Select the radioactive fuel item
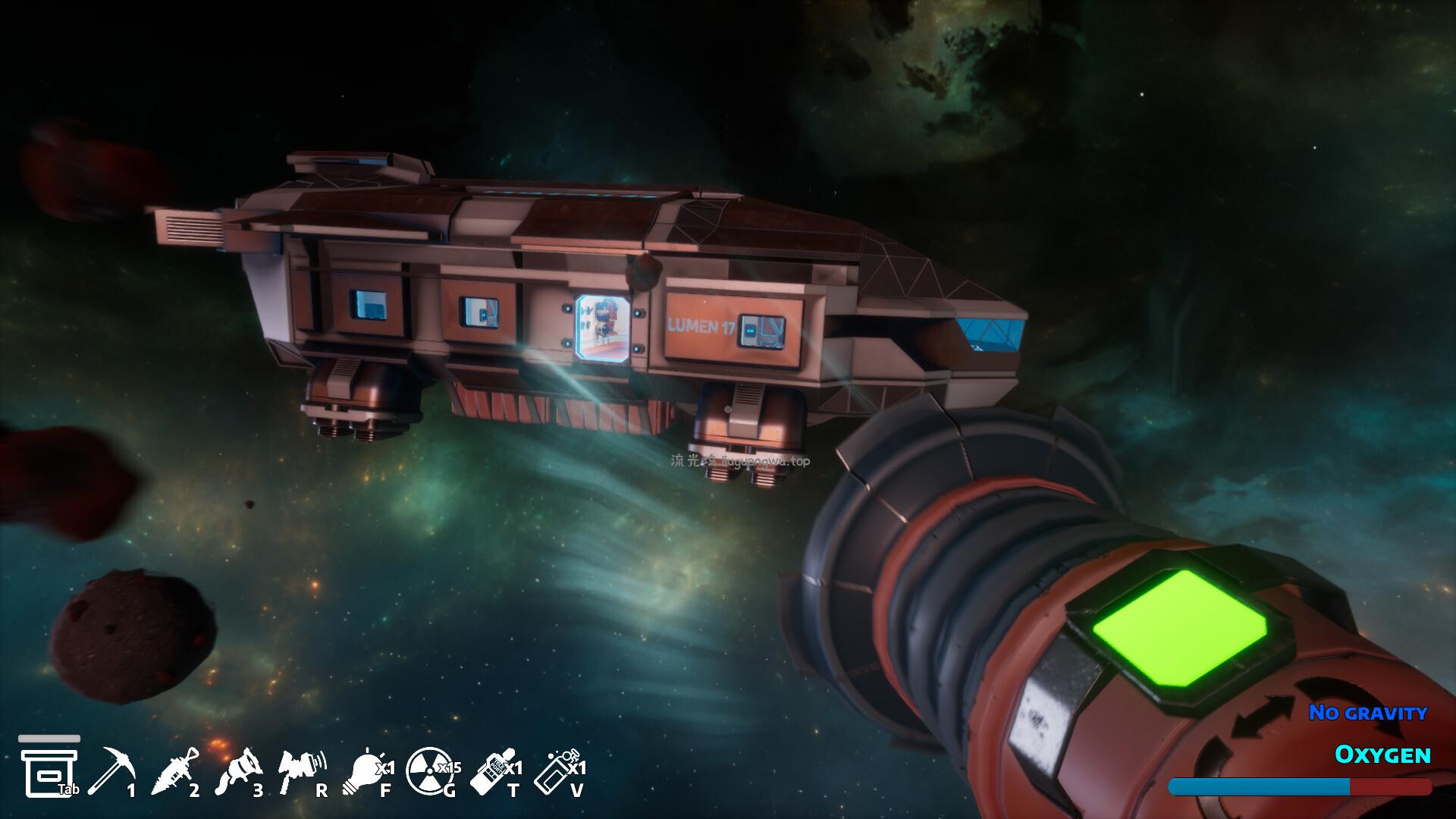The height and width of the screenshot is (819, 1456). pyautogui.click(x=428, y=770)
